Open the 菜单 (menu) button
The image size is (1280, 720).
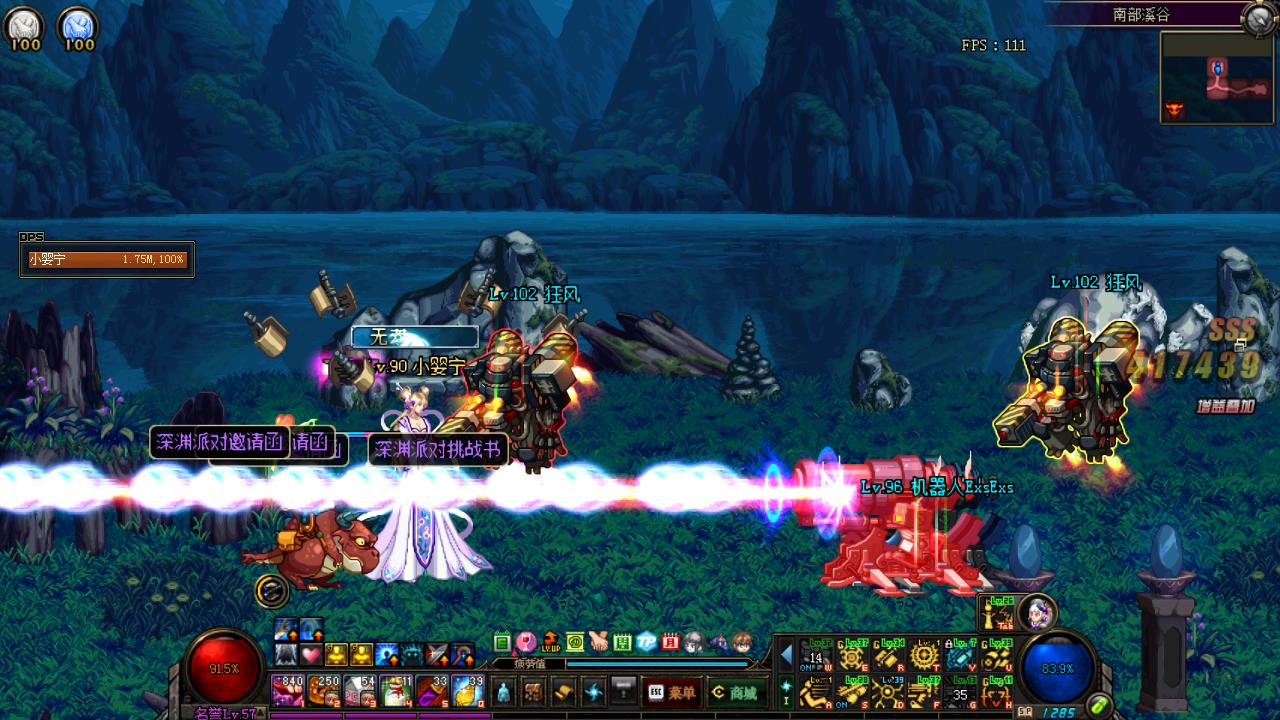coord(673,692)
